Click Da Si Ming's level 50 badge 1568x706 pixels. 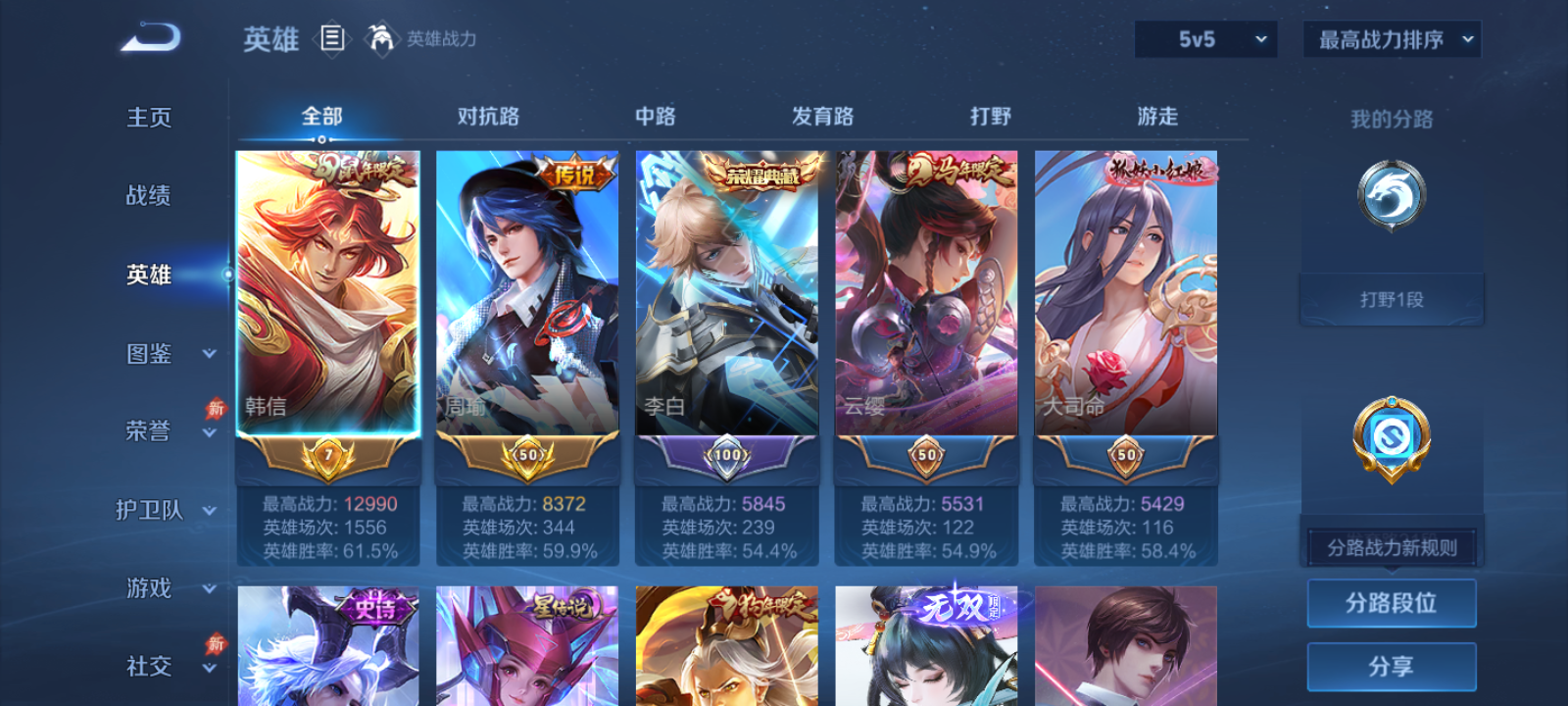[x=1124, y=456]
